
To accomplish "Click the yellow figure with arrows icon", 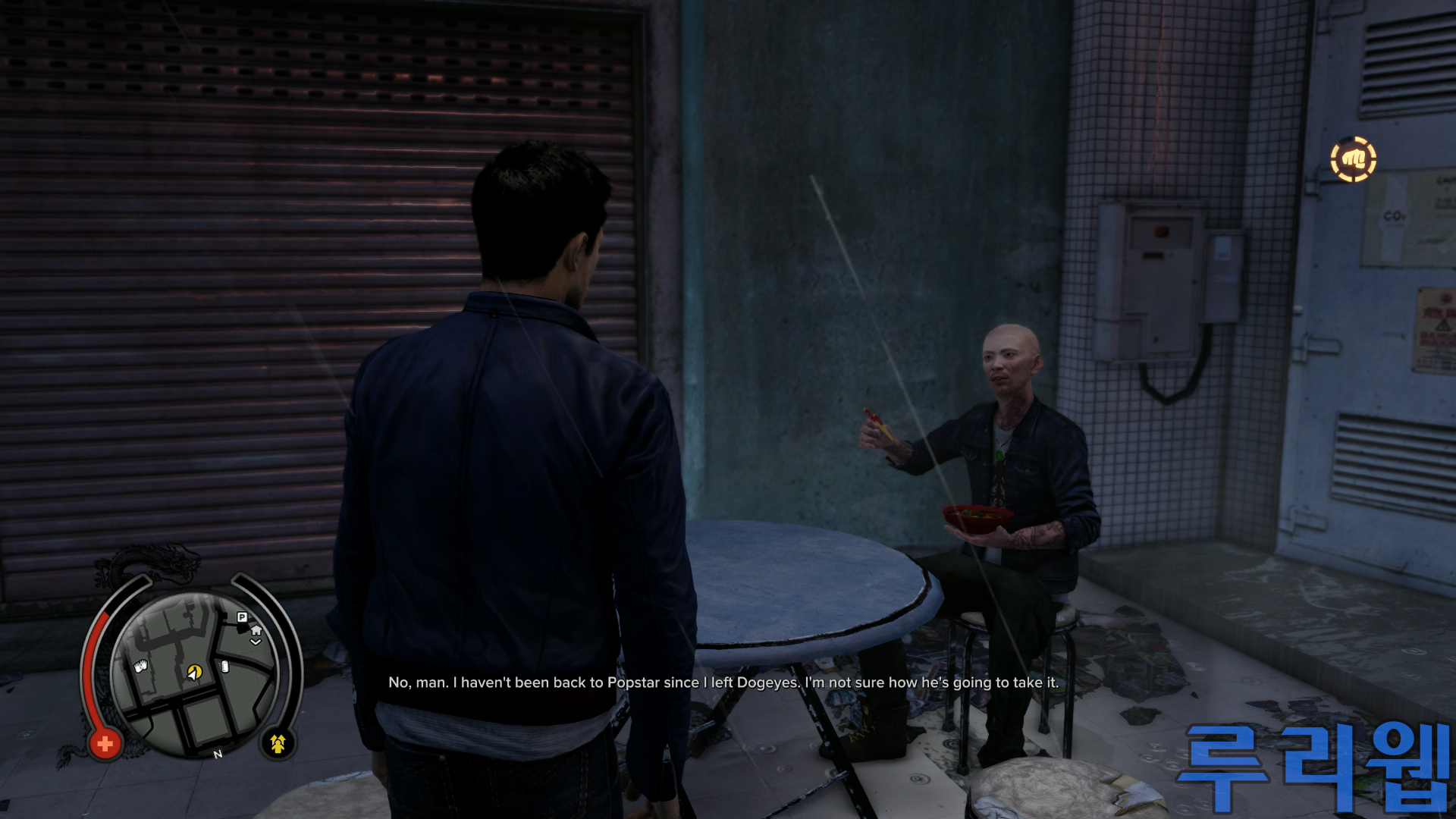I will 278,744.
